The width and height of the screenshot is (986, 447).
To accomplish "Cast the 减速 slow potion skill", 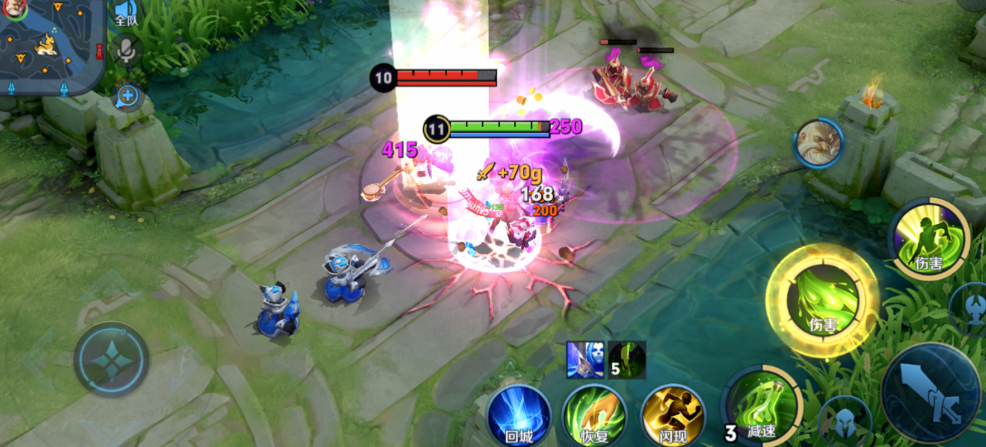I will (x=762, y=407).
